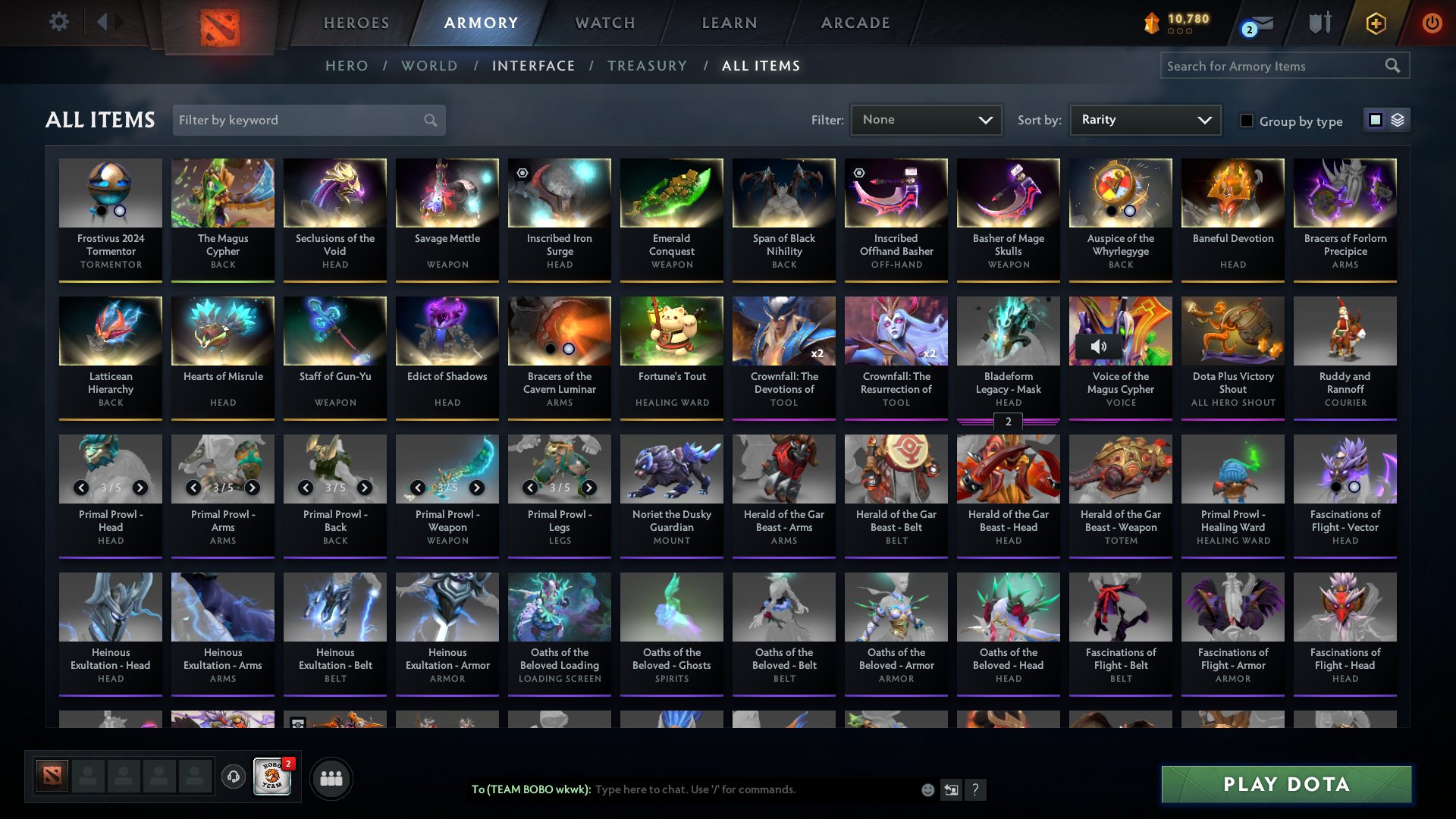The image size is (1456, 819).
Task: Show next style of Primal Prowl - Head
Action: coord(140,488)
